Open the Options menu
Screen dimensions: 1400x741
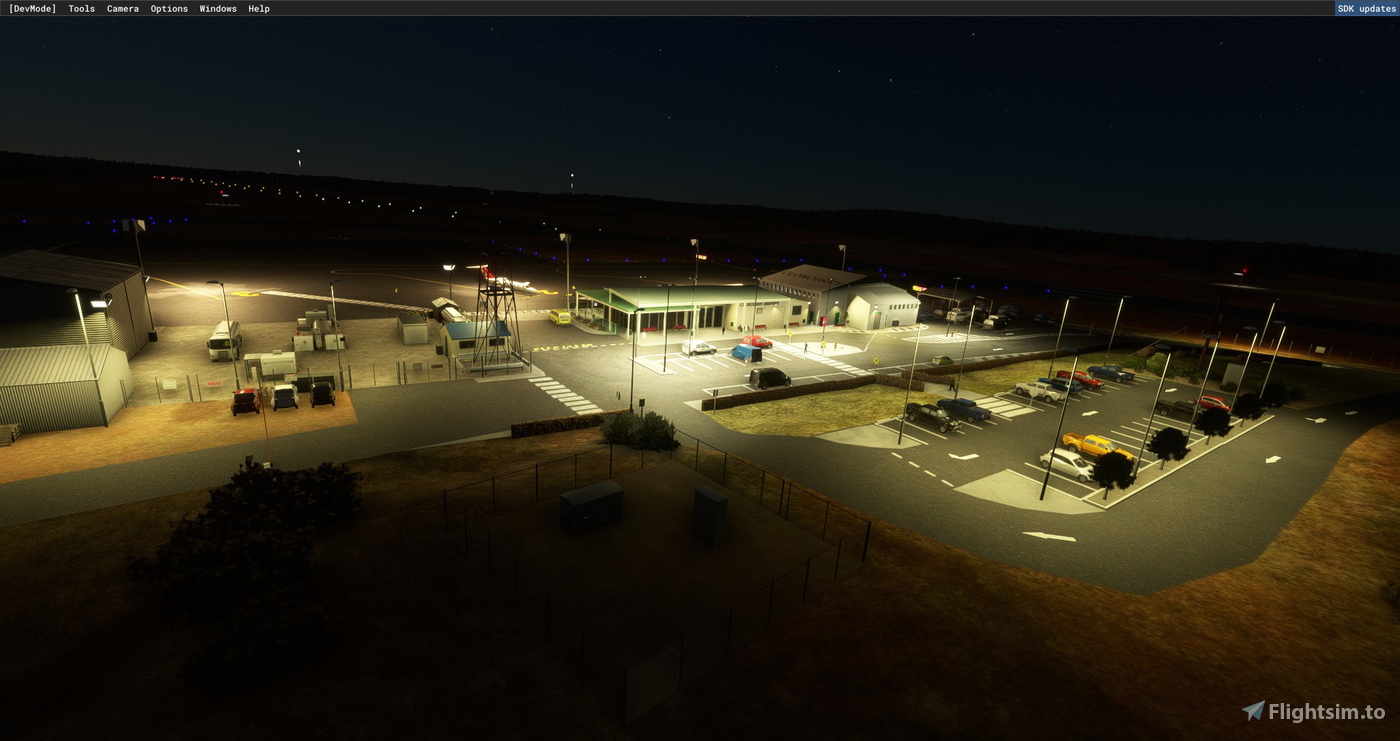tap(169, 8)
